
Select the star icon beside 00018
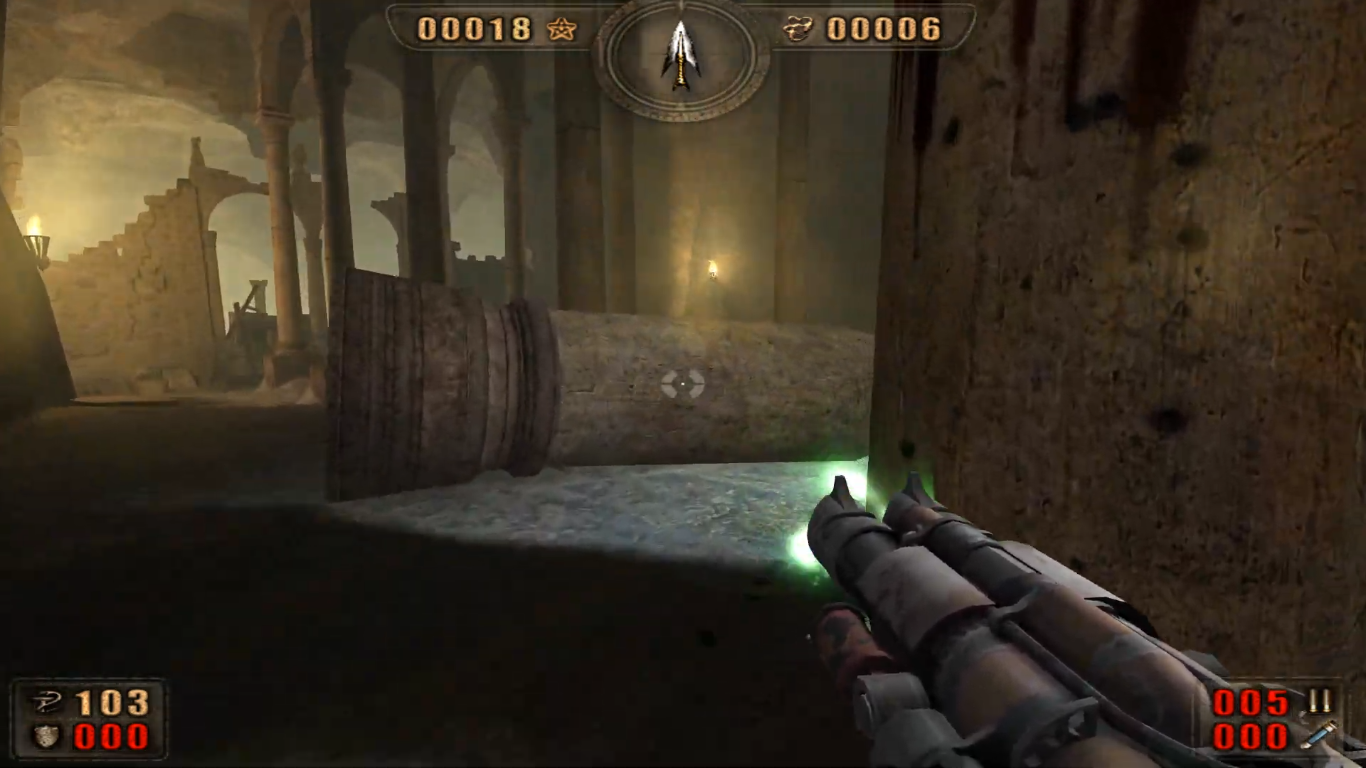point(562,30)
